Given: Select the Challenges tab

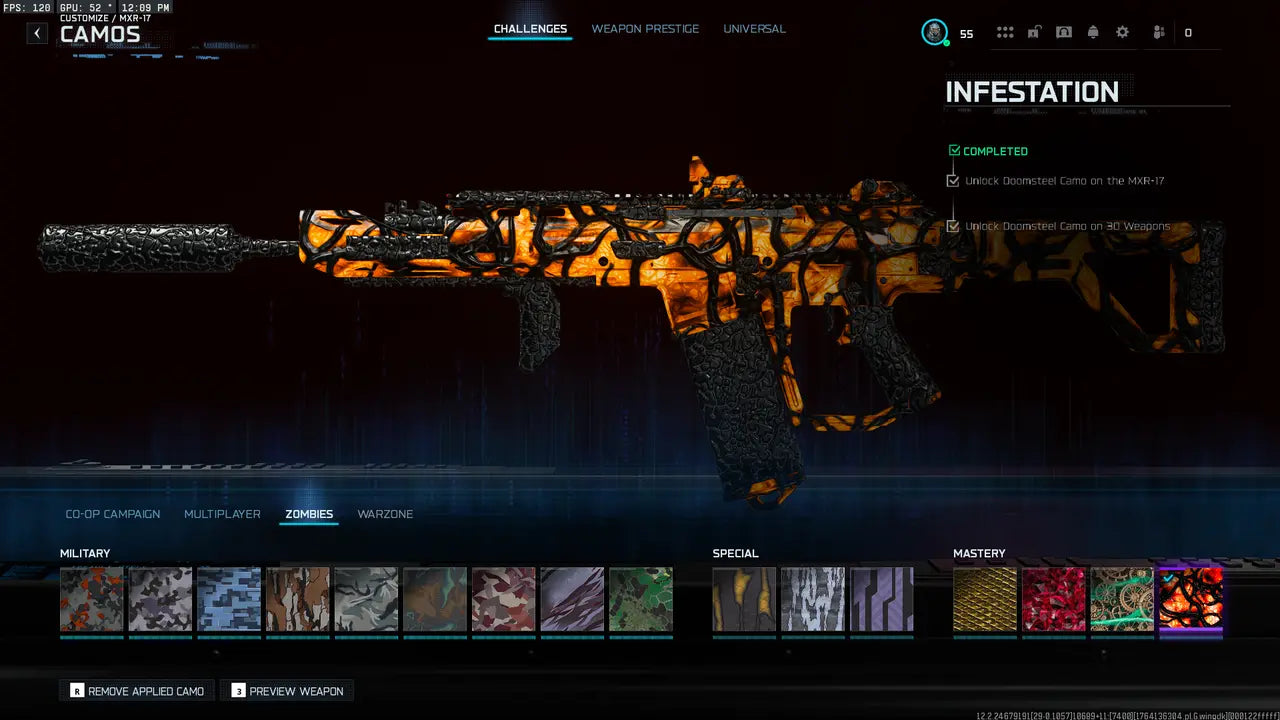Looking at the screenshot, I should (x=530, y=29).
